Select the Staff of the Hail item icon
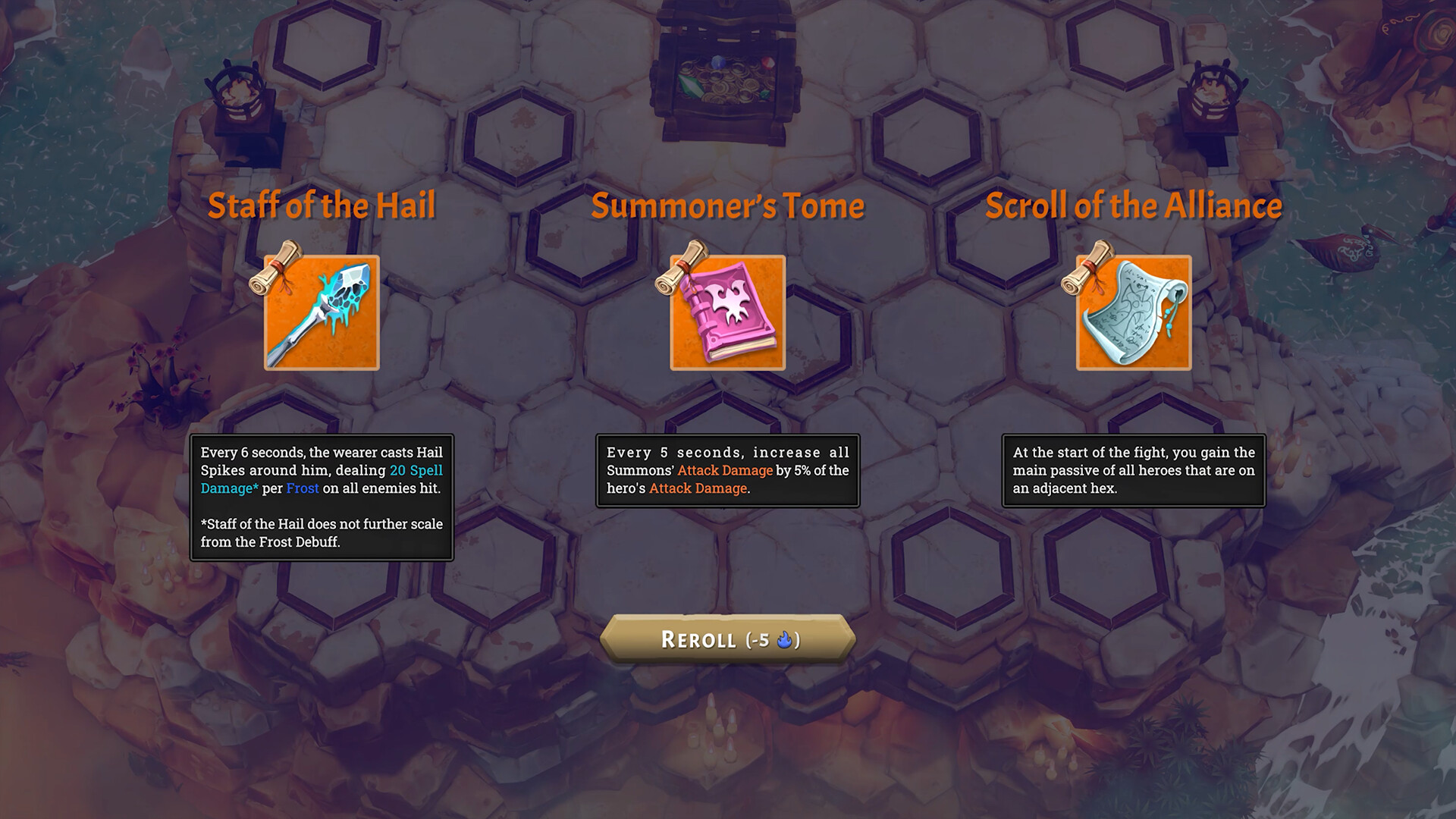The image size is (1456, 819). pyautogui.click(x=322, y=314)
